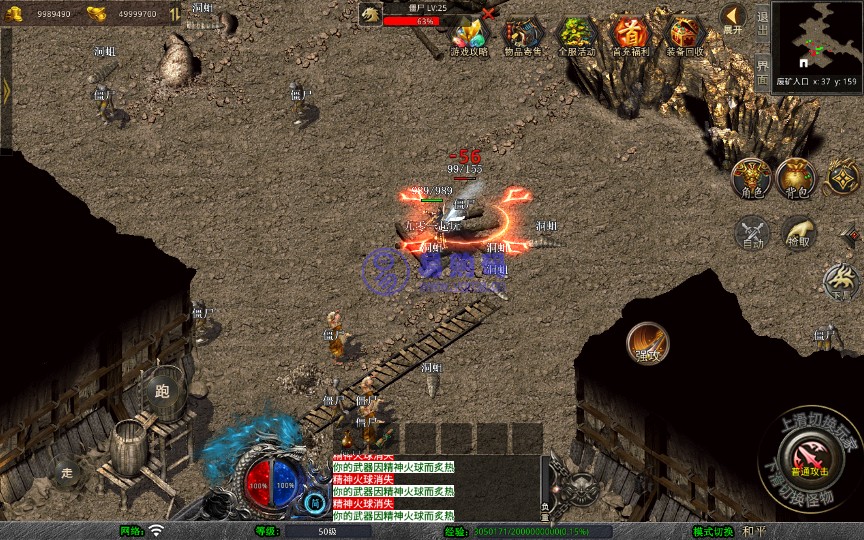The width and height of the screenshot is (864, 540).
Task: Select the 跑 run movement button
Action: click(162, 391)
